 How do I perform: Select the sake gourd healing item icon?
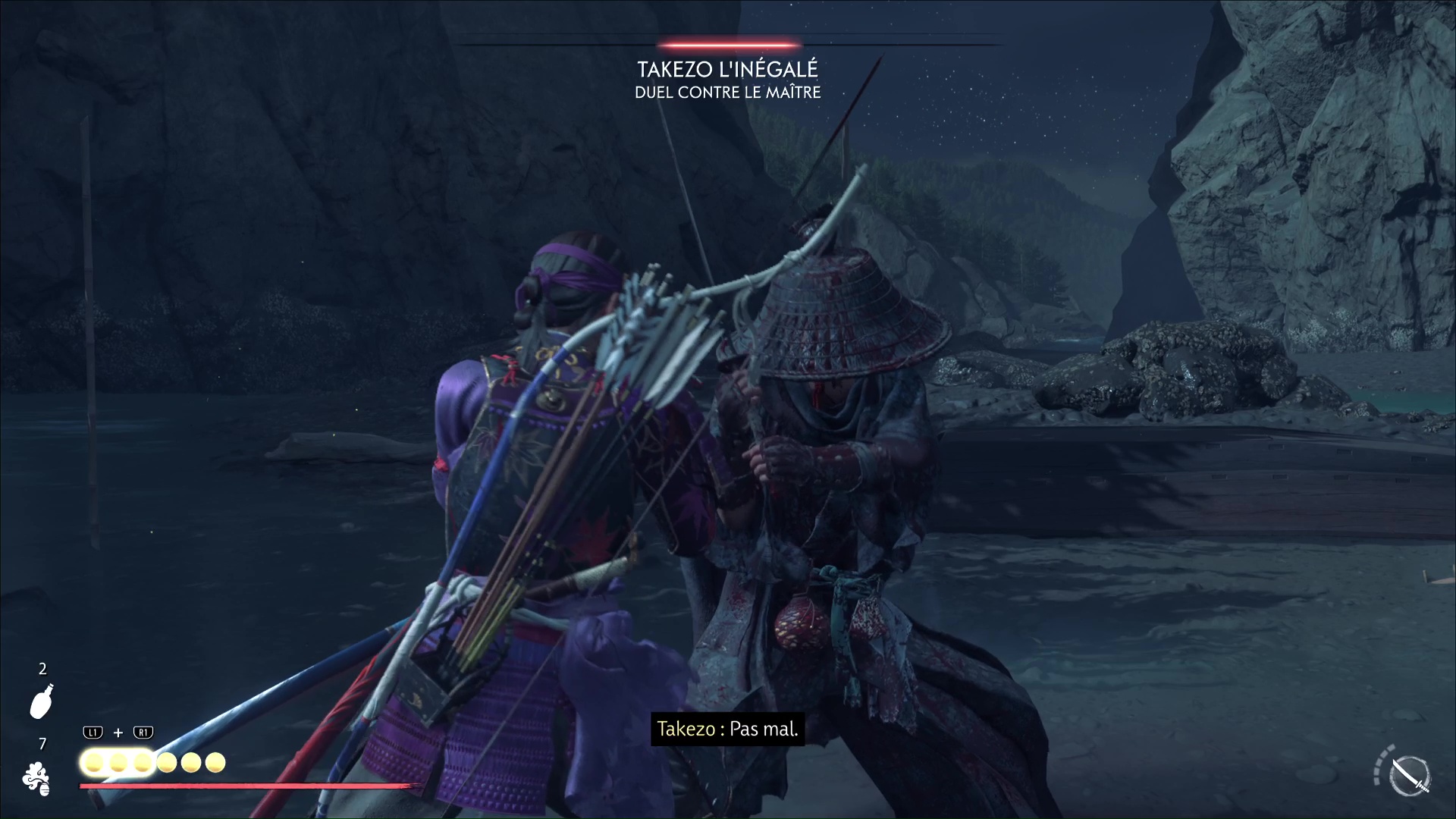42,701
